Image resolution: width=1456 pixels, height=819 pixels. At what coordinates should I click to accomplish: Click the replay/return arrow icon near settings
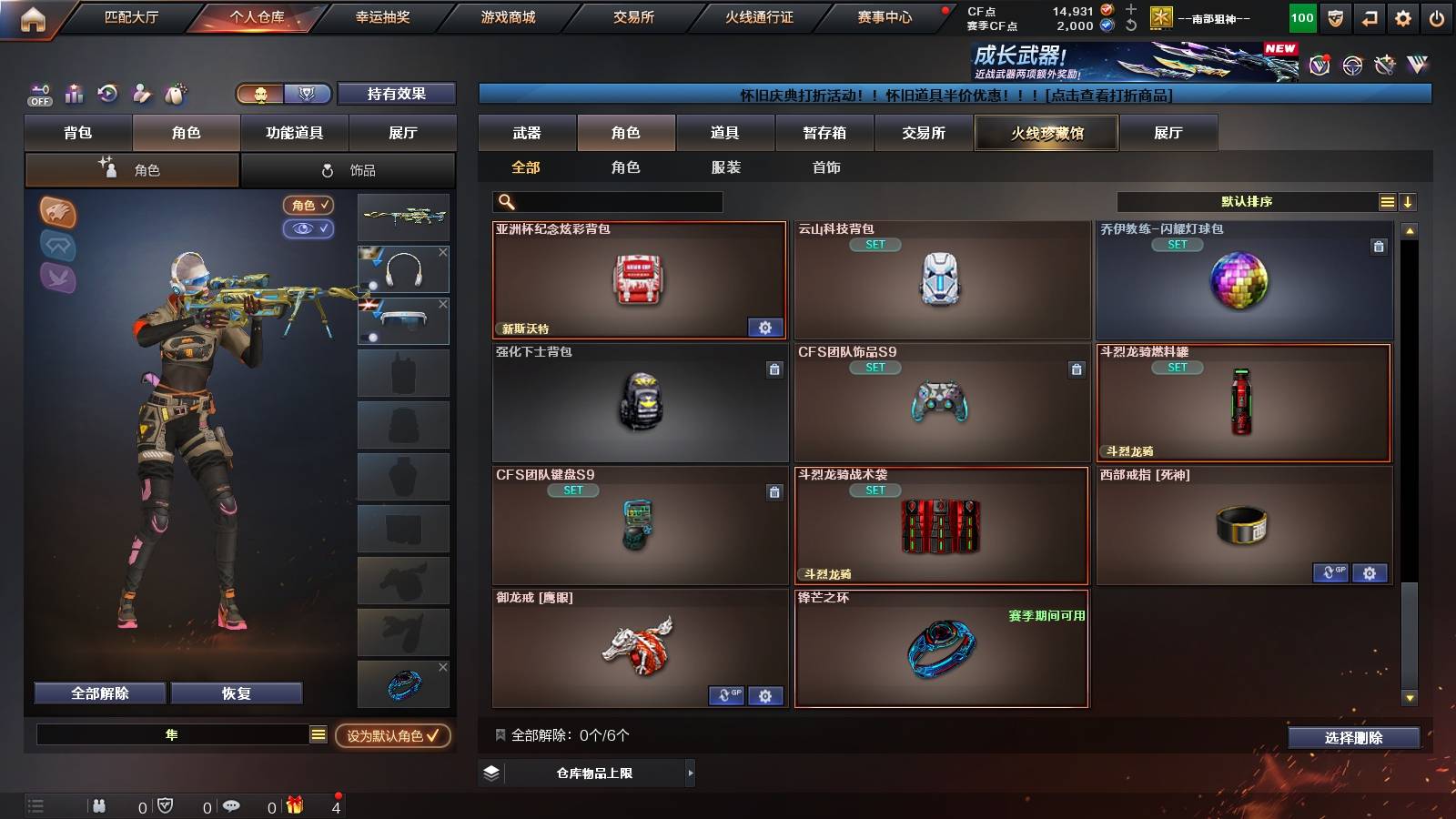tap(1369, 16)
